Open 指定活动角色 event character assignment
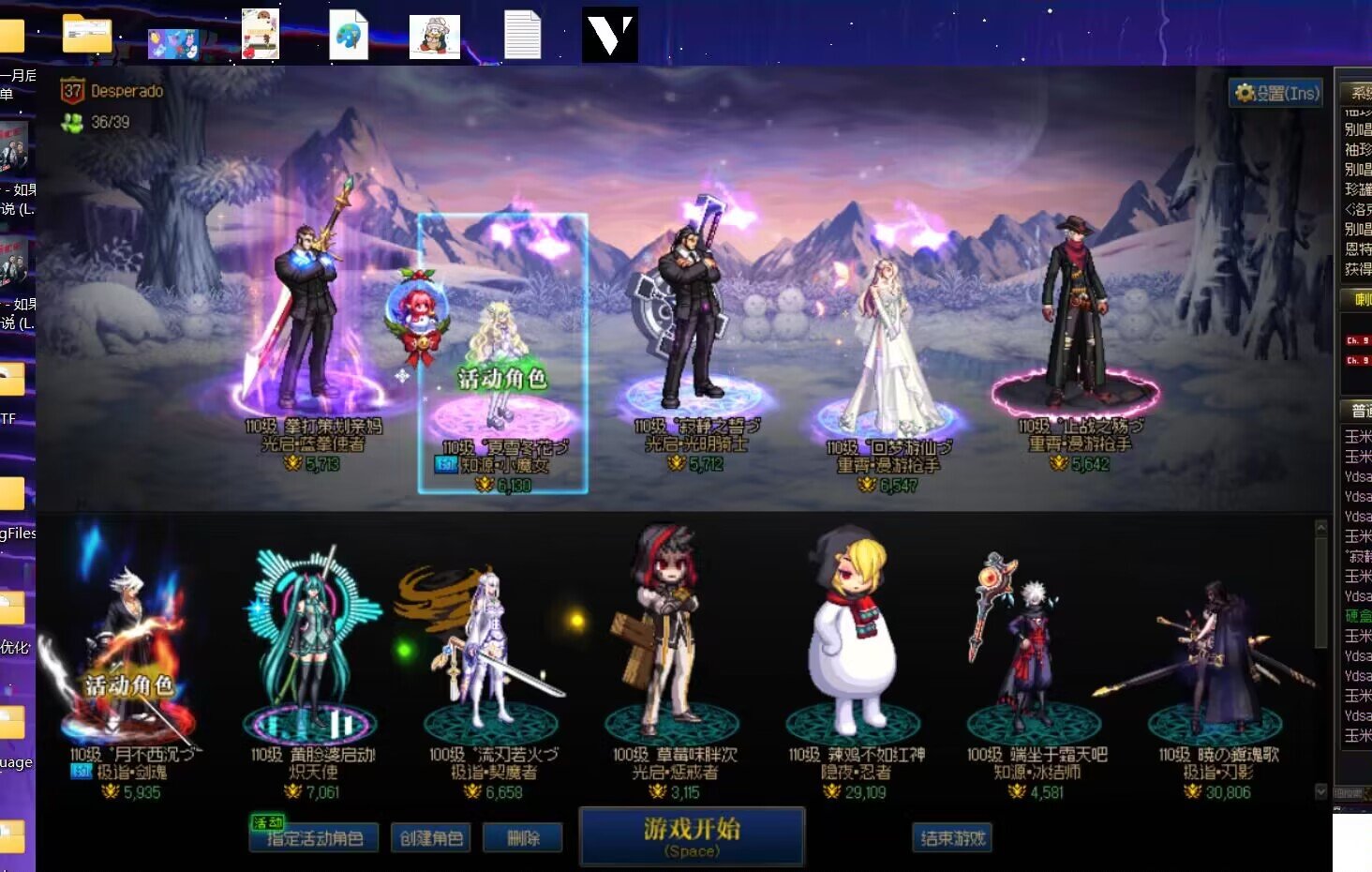 tap(314, 837)
